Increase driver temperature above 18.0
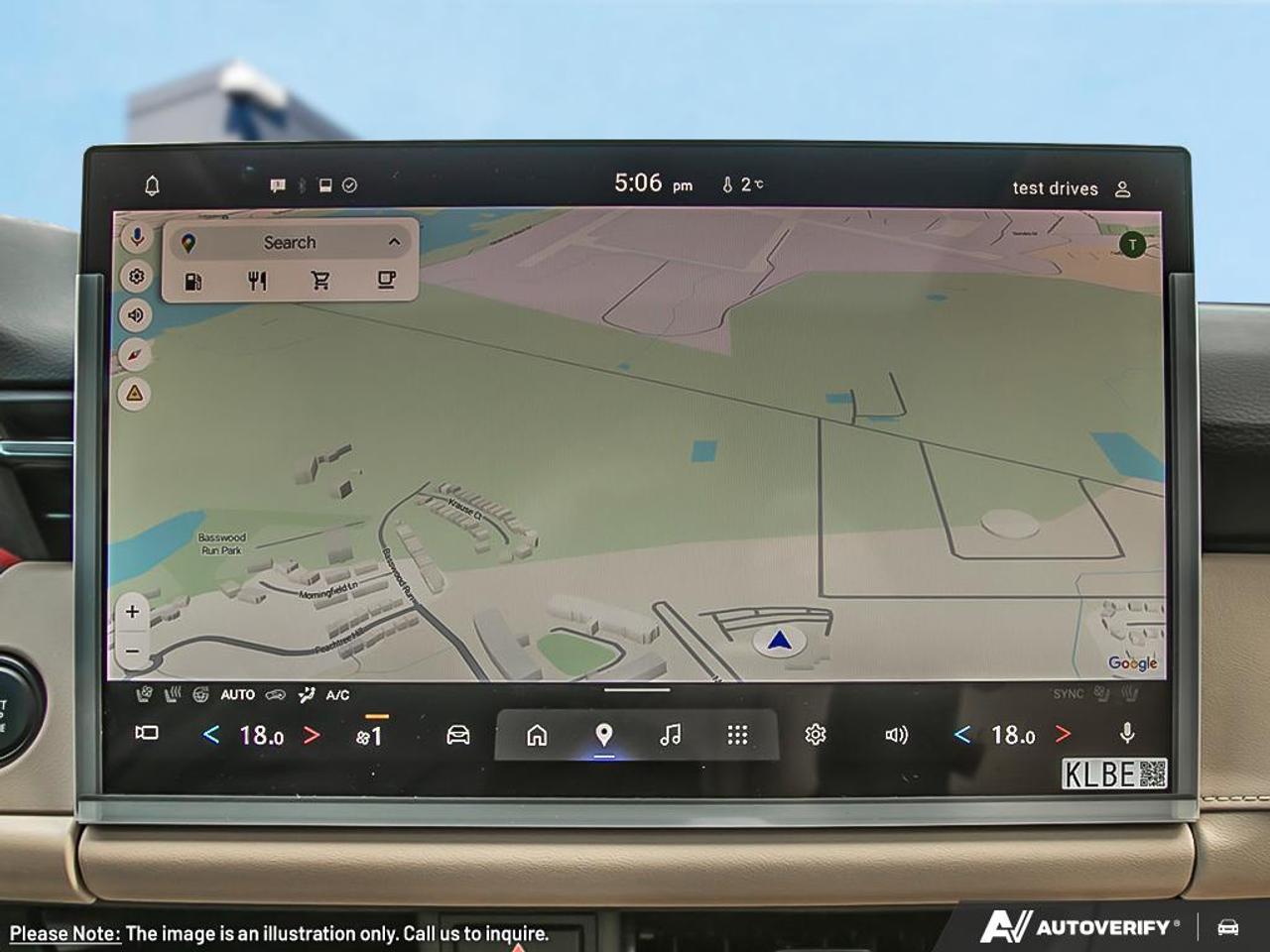This screenshot has height=952, width=1270. [311, 735]
